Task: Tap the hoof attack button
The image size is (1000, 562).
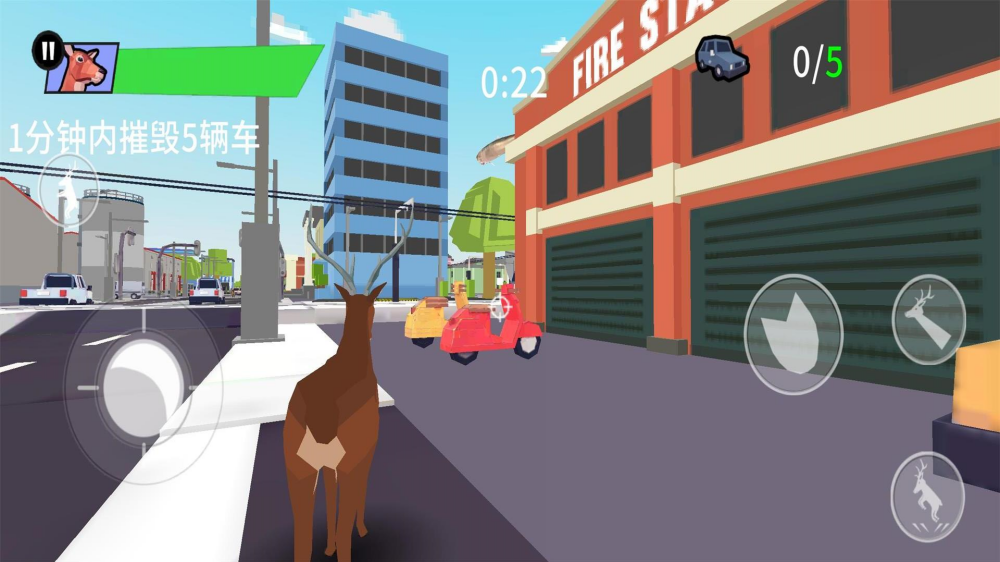Action: [794, 334]
